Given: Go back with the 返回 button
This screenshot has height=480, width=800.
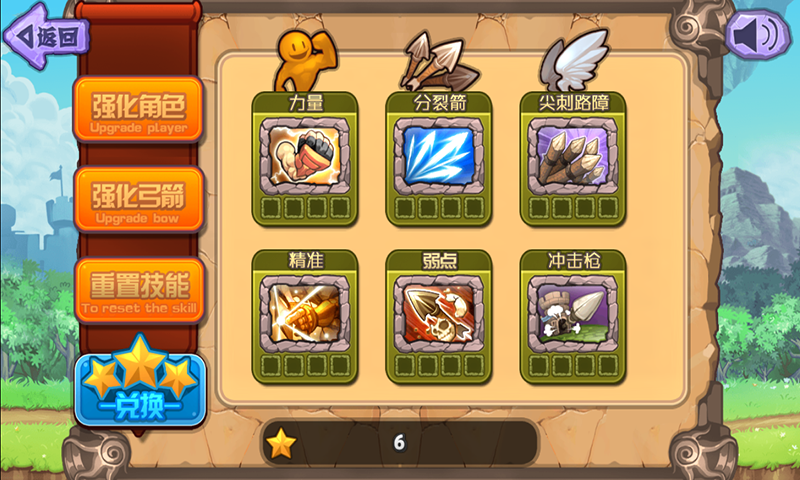Looking at the screenshot, I should pyautogui.click(x=47, y=36).
